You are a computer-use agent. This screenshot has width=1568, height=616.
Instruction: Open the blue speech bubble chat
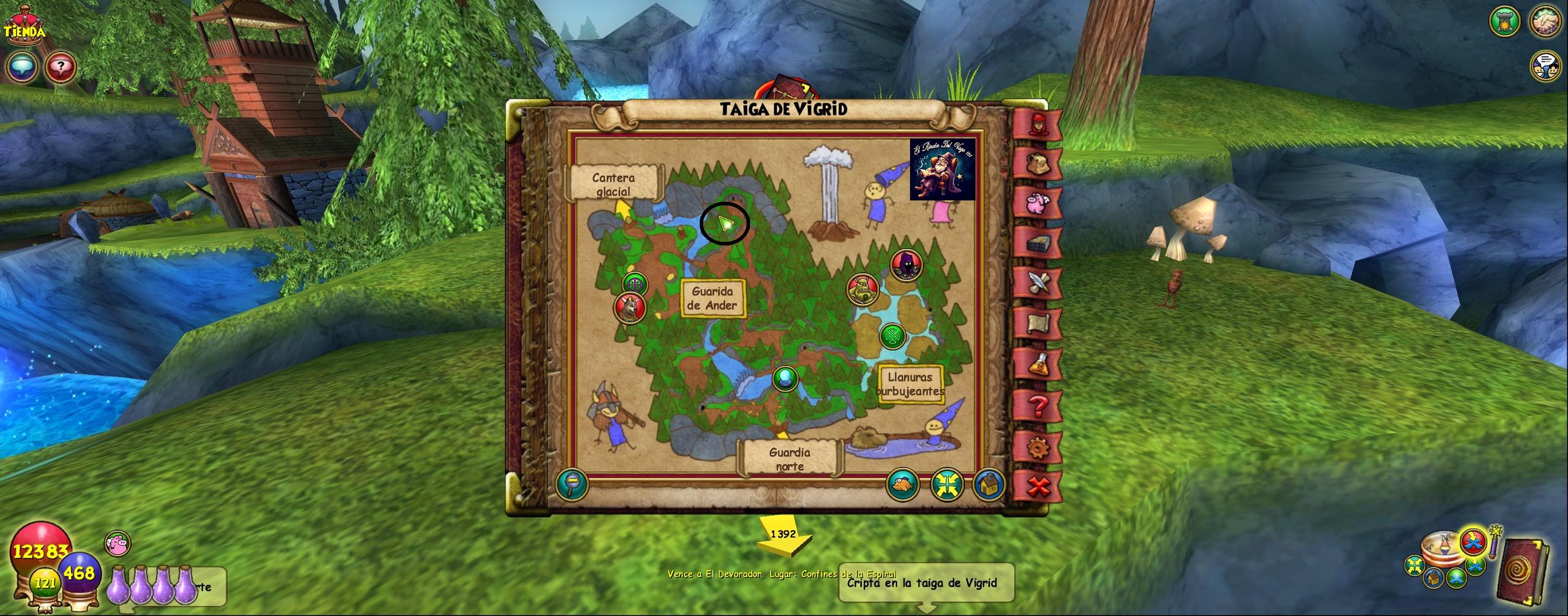point(23,67)
